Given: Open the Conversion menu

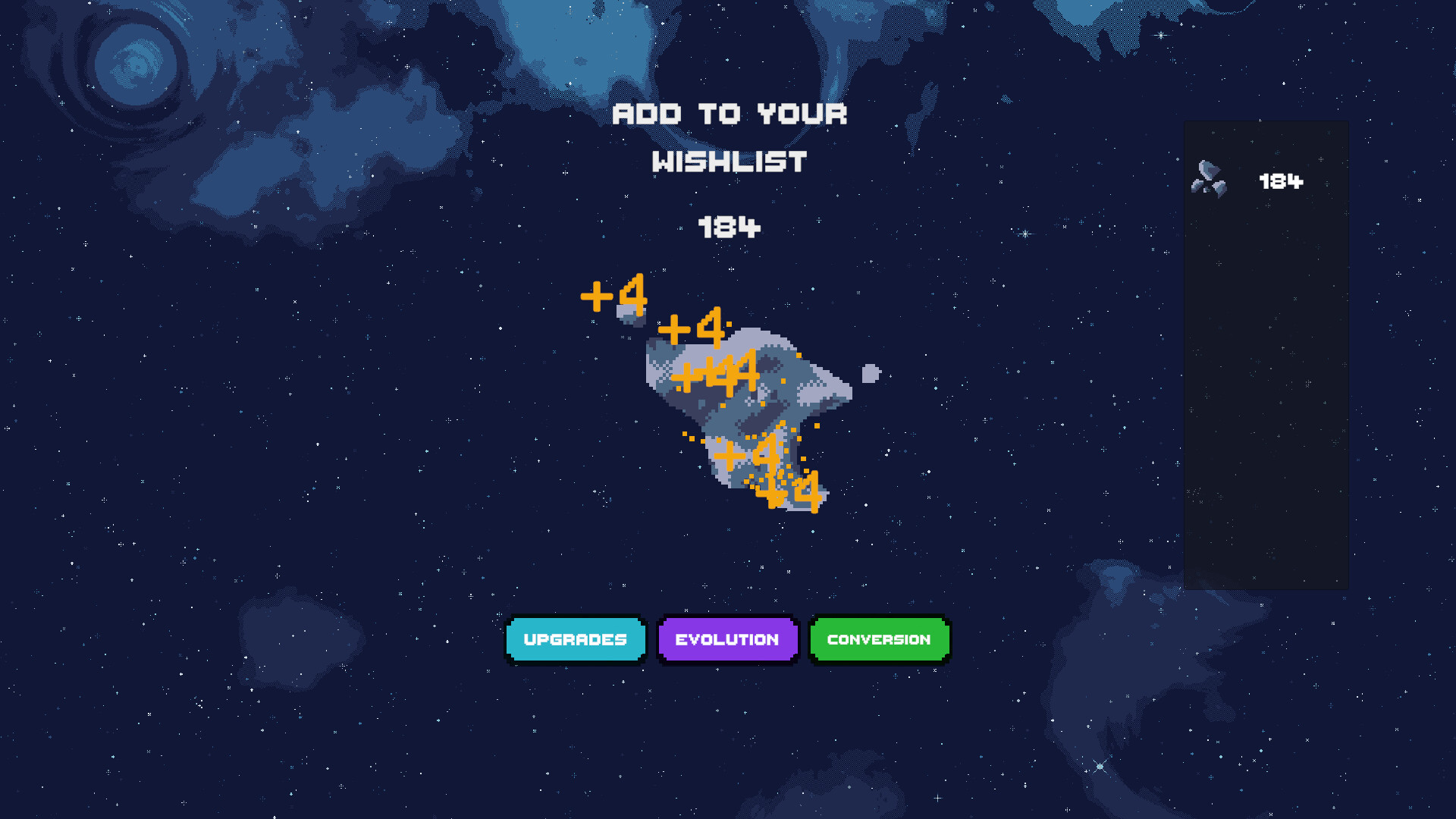Looking at the screenshot, I should pos(879,639).
